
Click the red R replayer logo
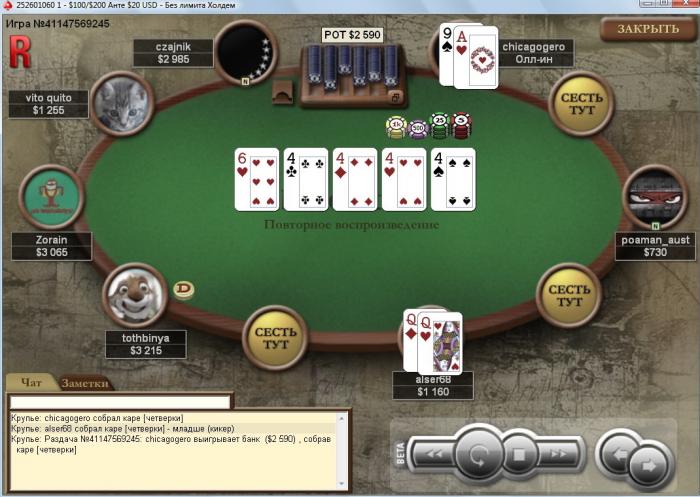20,51
